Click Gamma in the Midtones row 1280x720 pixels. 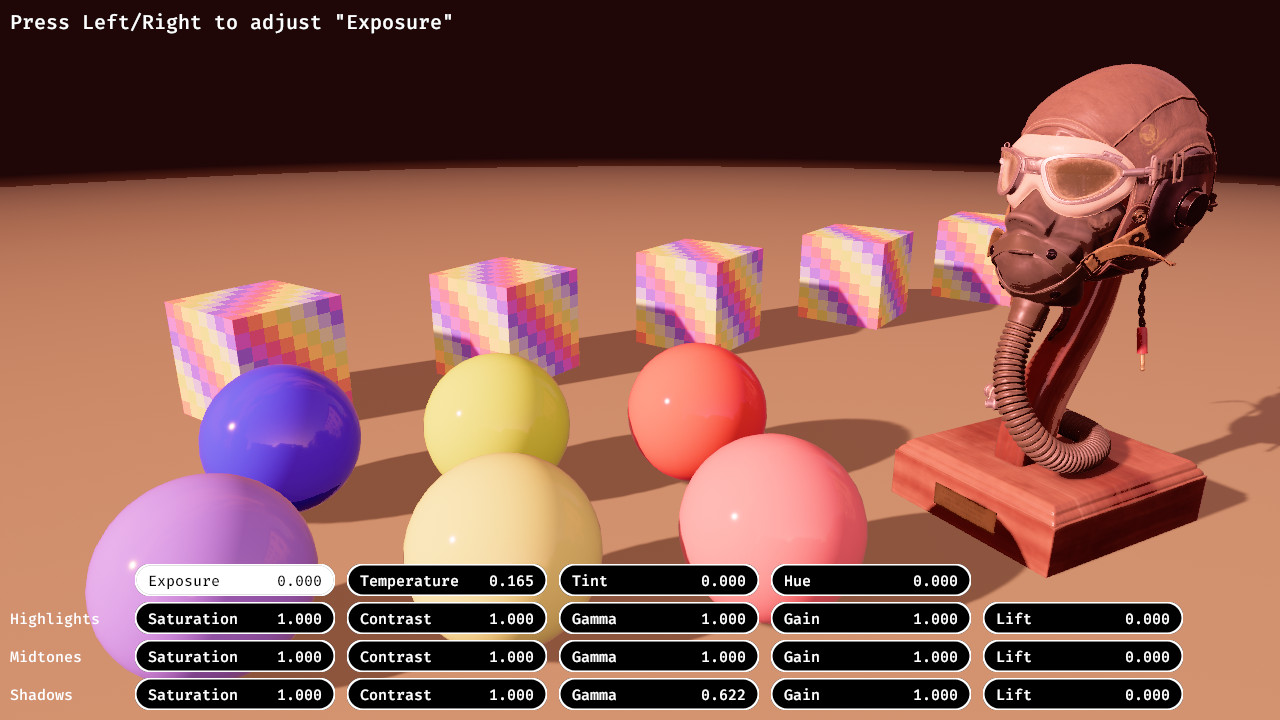point(658,656)
